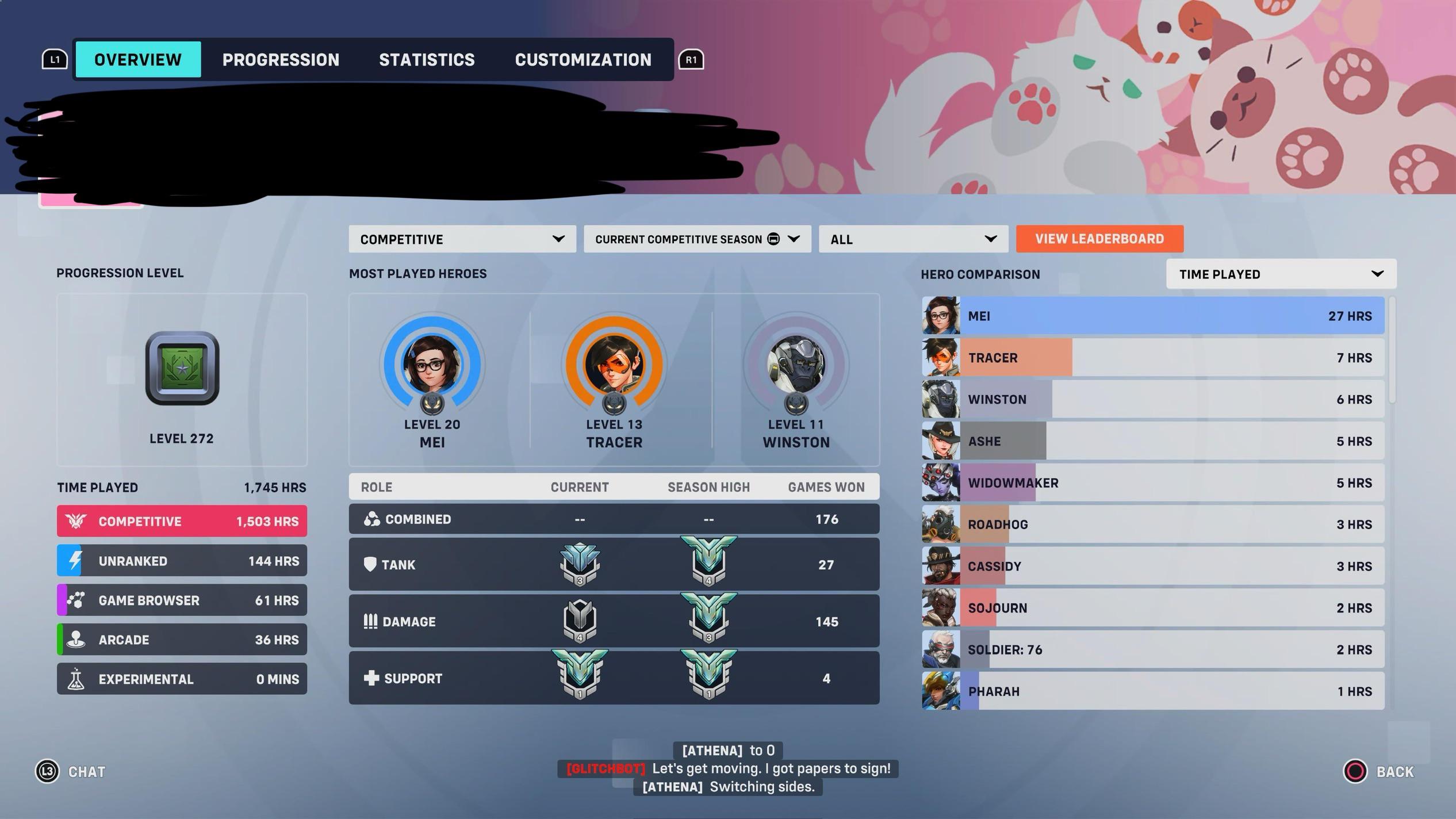Open the Time Played hero comparison dropdown
Viewport: 1456px width, 819px height.
click(x=1280, y=274)
